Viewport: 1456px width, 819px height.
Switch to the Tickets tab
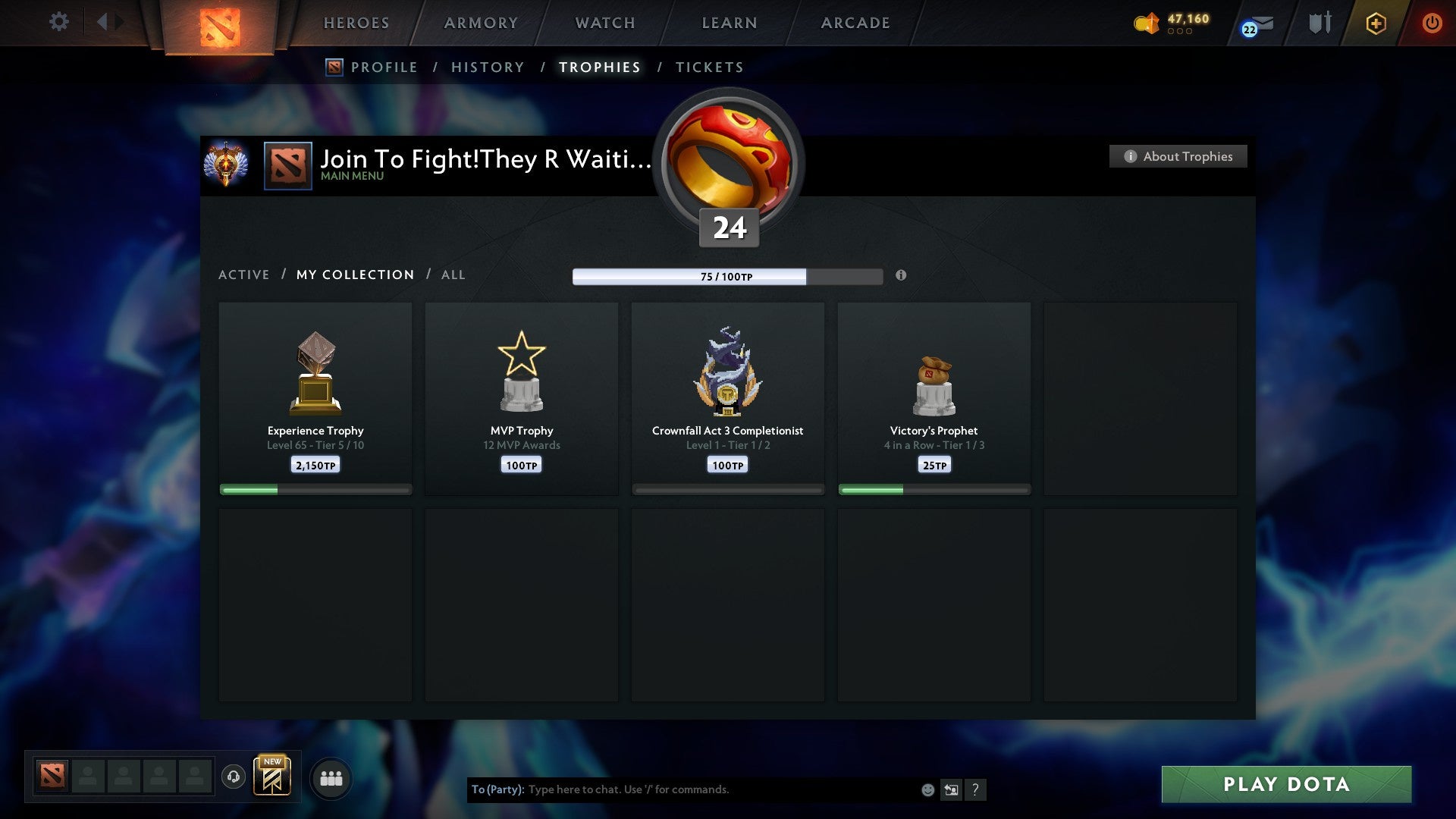point(709,67)
